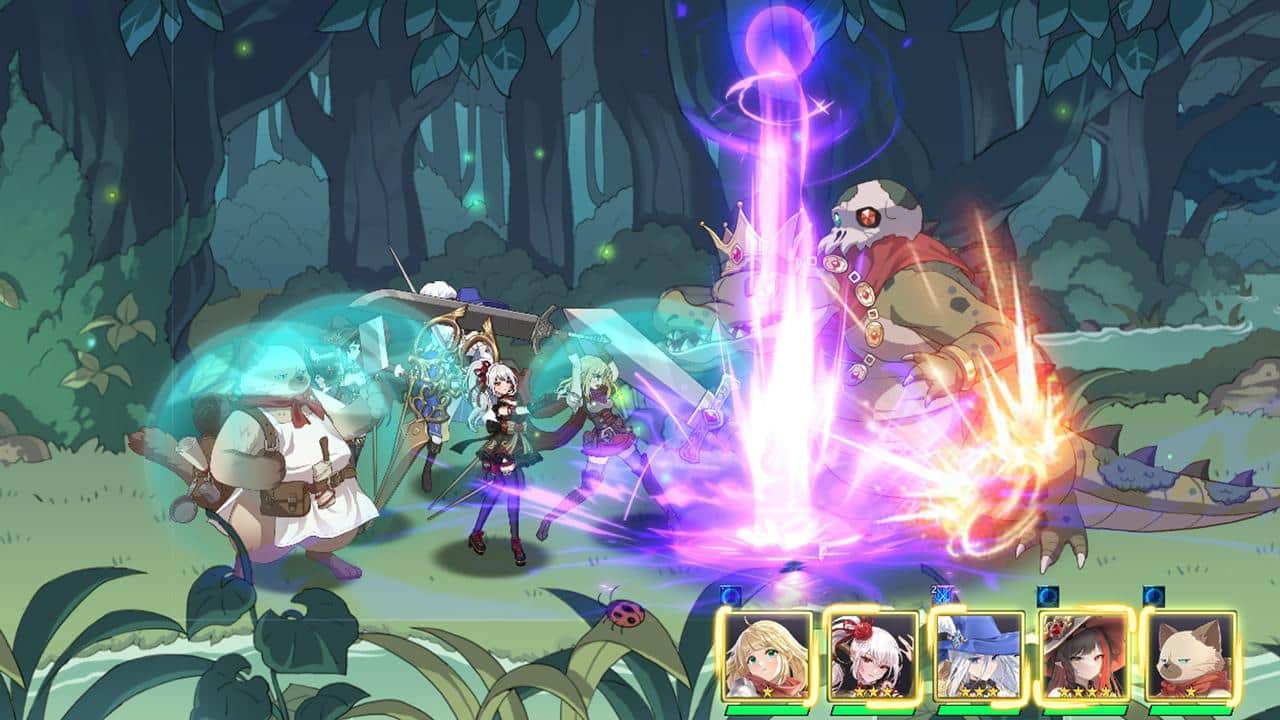Activate the white-haired red-flower hero portrait
Screen dimensions: 1280x720
tap(873, 654)
